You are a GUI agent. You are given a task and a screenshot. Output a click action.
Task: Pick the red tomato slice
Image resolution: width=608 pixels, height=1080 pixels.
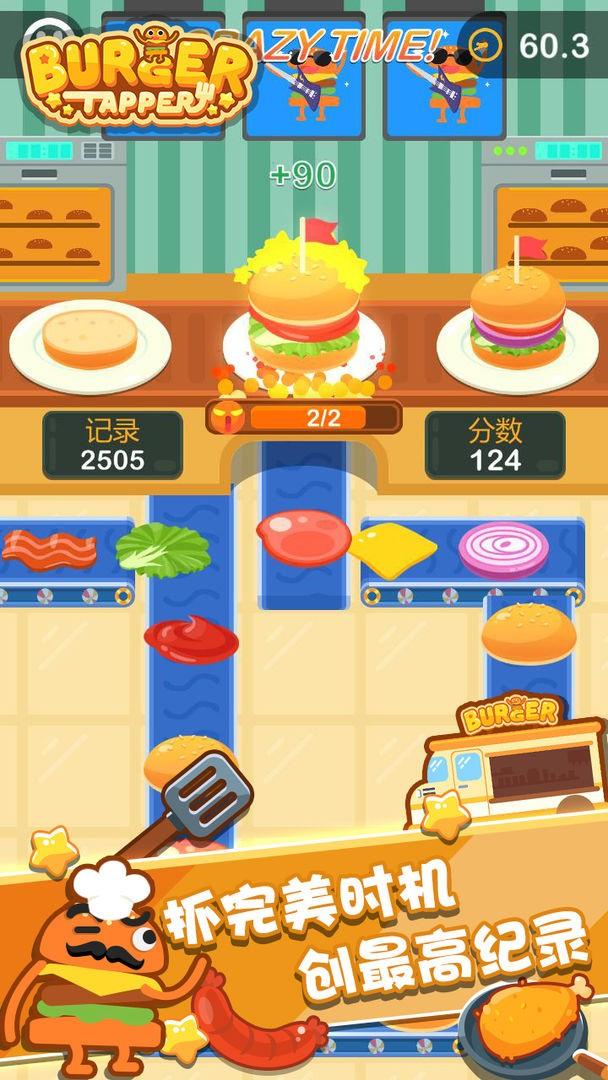[304, 538]
